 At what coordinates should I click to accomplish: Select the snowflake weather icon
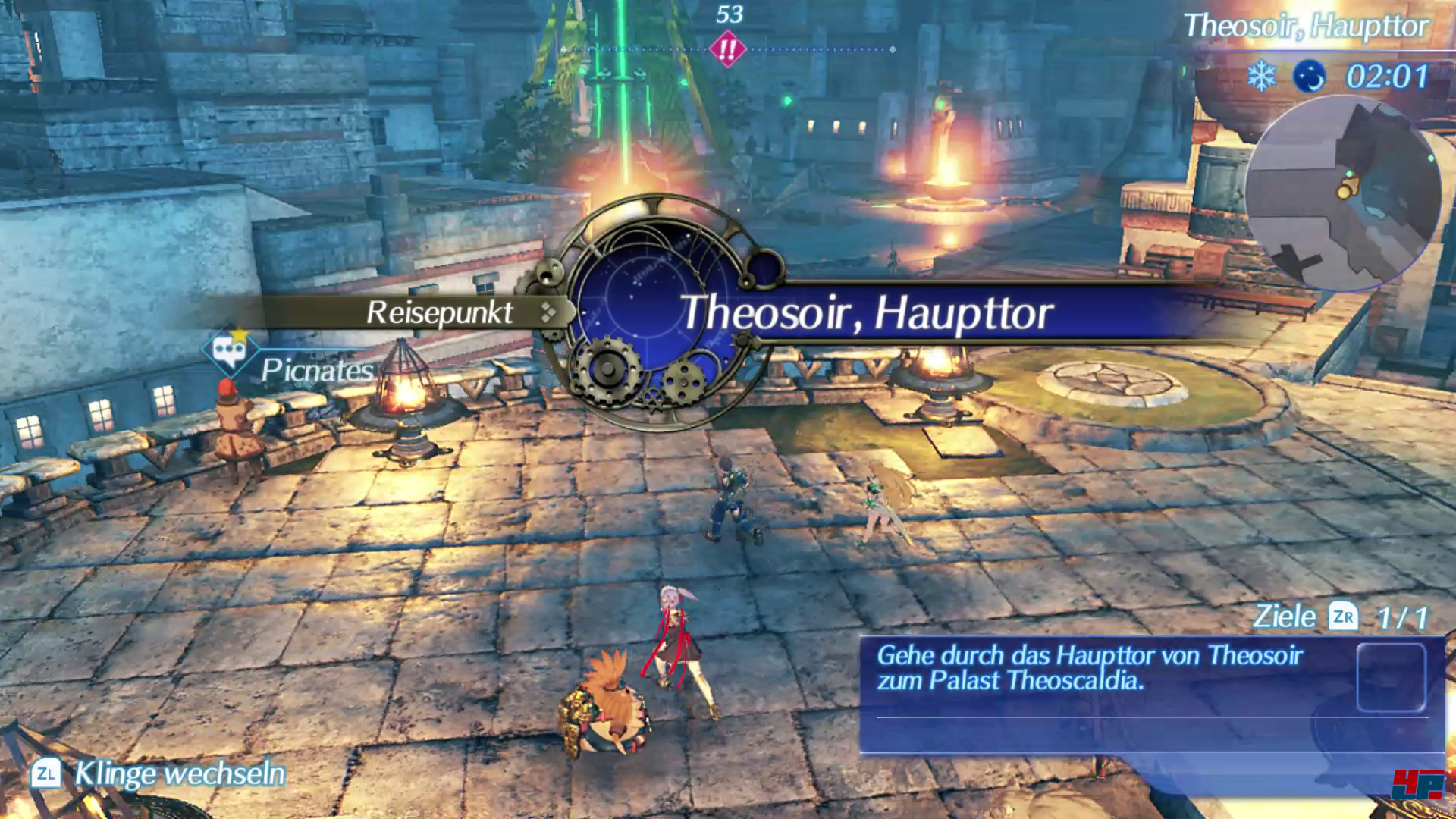pyautogui.click(x=1262, y=77)
